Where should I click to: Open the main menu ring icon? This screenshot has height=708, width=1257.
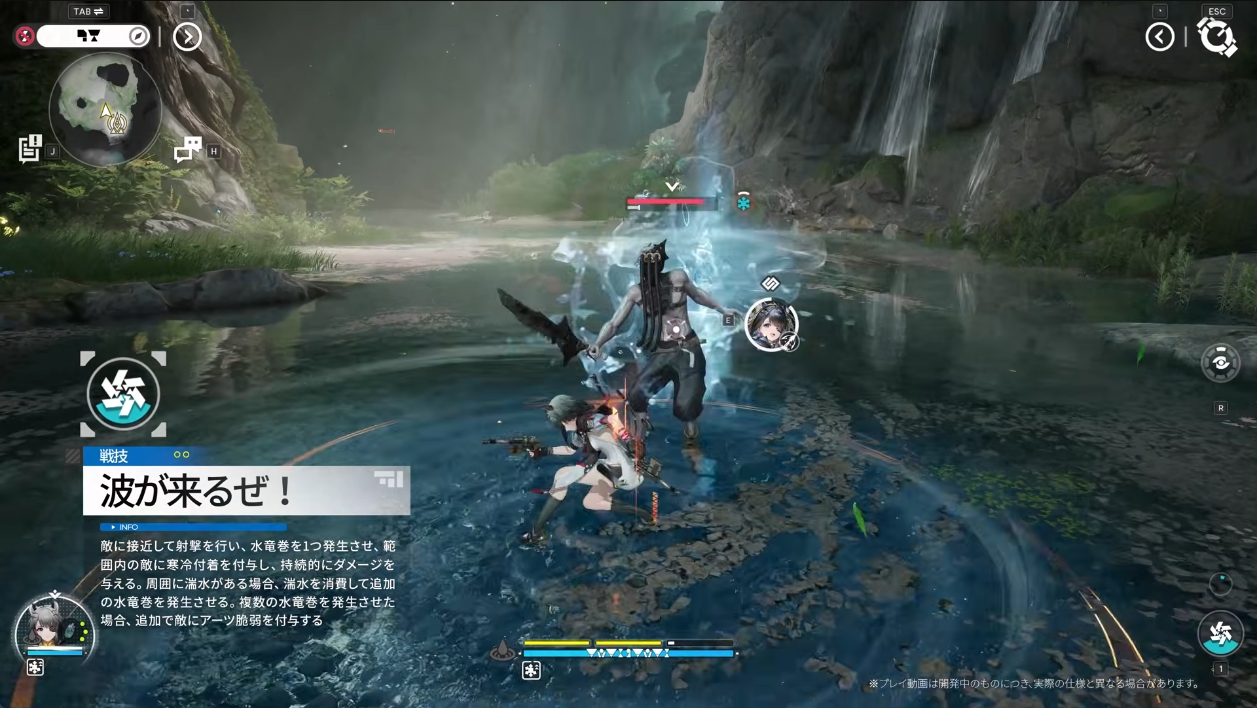click(x=1216, y=38)
